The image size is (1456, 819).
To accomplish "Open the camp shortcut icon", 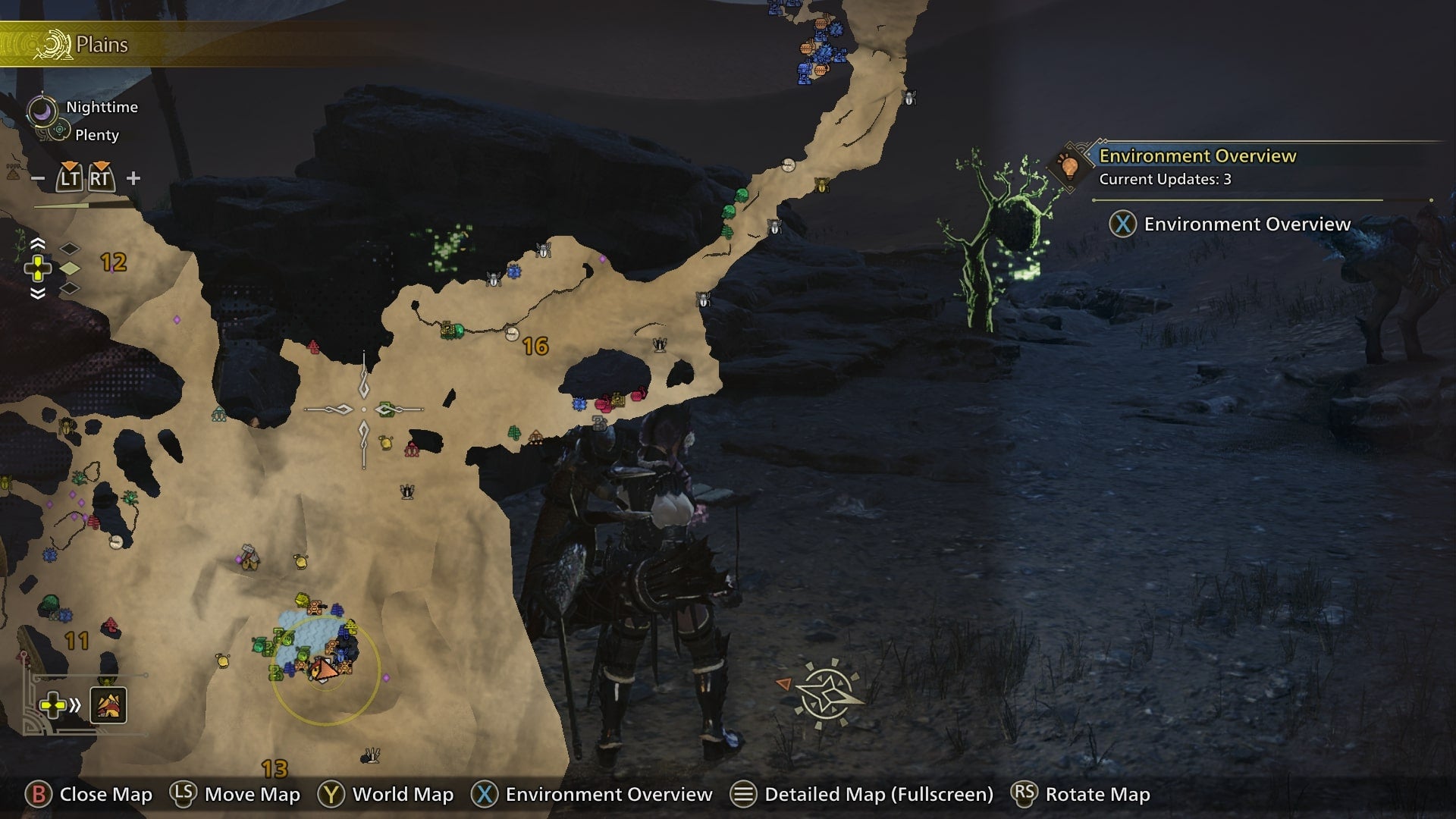I will click(x=108, y=705).
